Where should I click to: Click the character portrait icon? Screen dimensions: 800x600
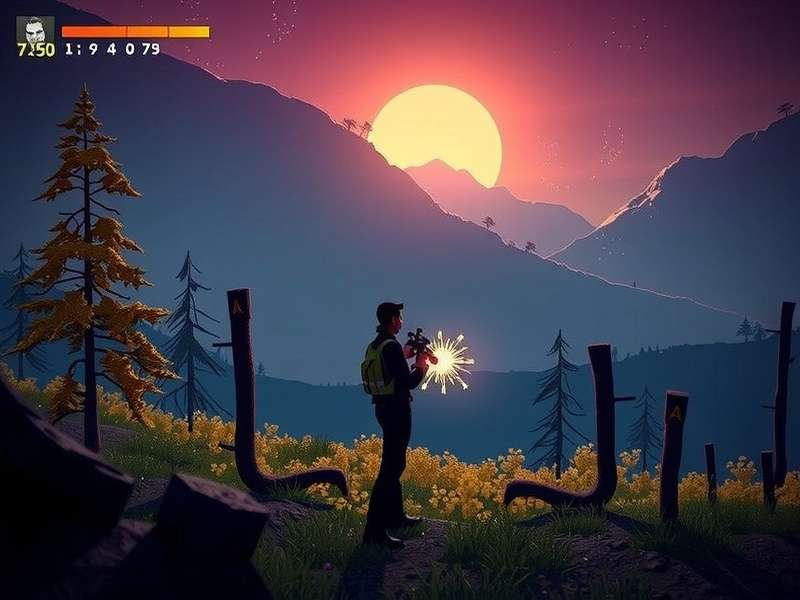pyautogui.click(x=35, y=30)
